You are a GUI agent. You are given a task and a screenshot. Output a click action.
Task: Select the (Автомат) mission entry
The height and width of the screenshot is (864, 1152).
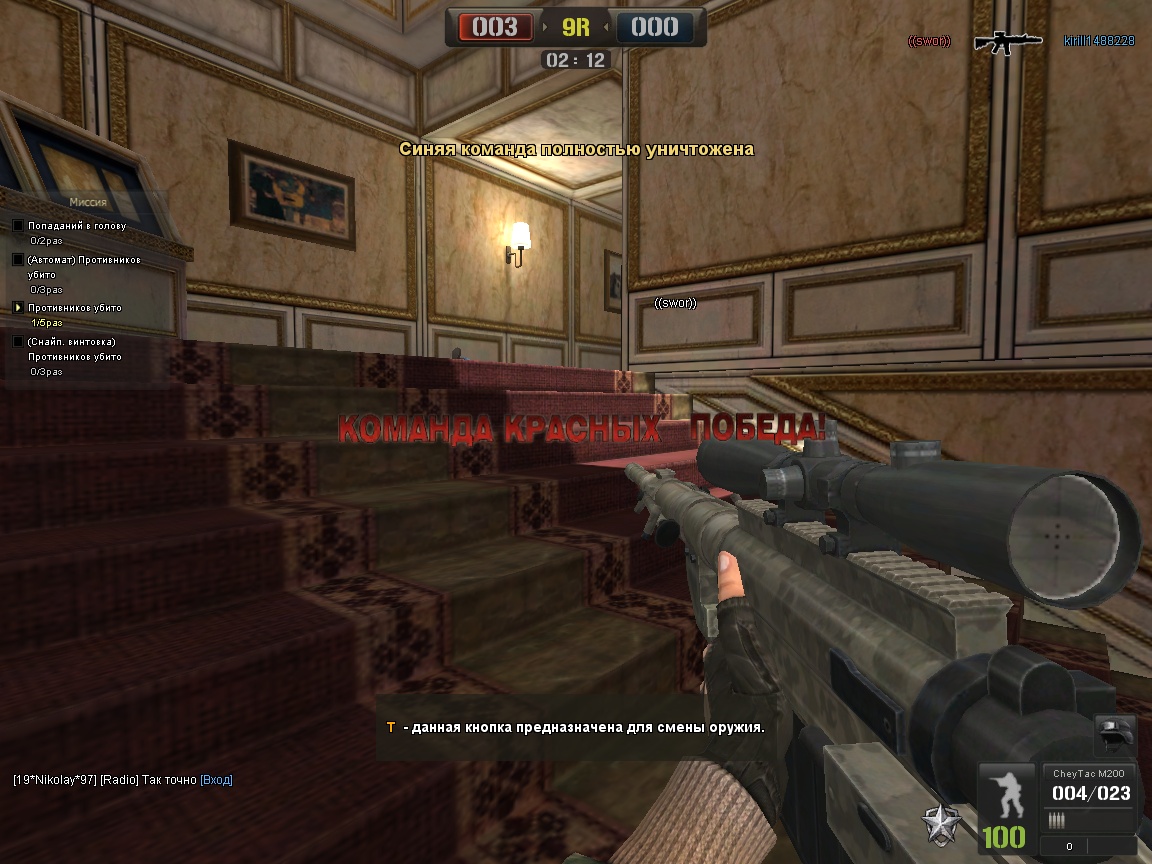(x=84, y=260)
